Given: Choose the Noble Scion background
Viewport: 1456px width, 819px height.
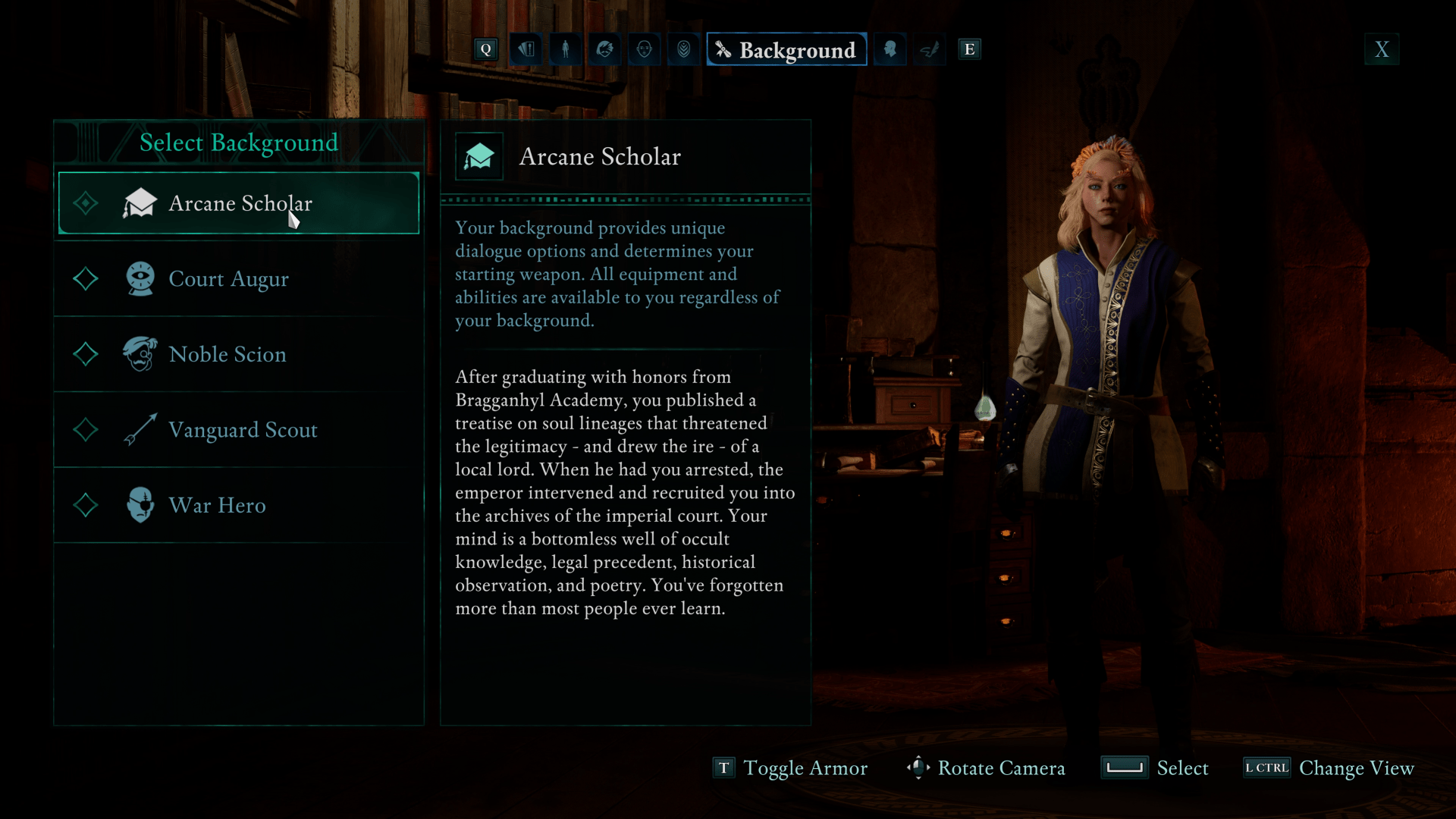Looking at the screenshot, I should click(x=227, y=354).
